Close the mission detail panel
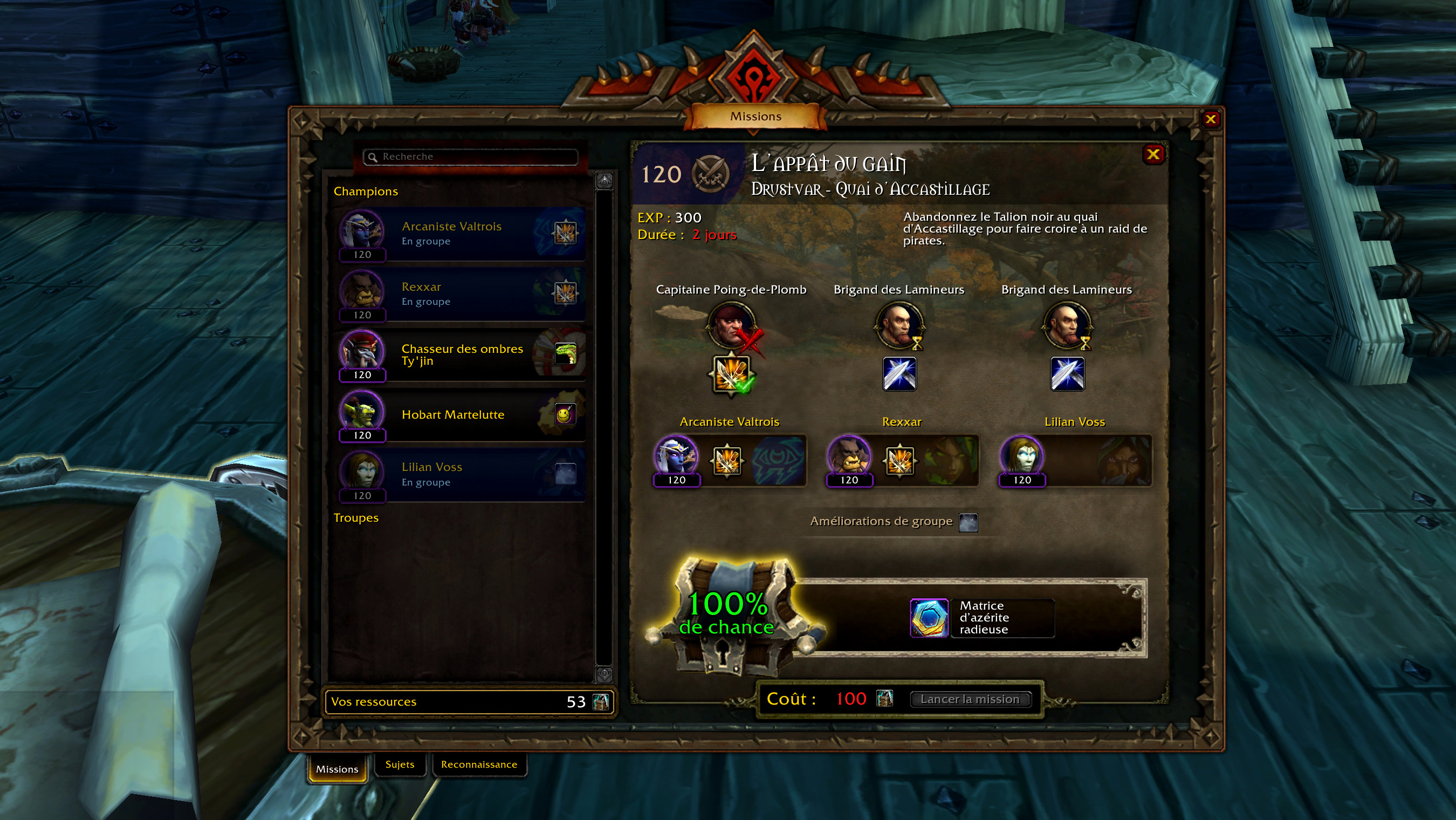Image resolution: width=1456 pixels, height=820 pixels. coord(1153,154)
